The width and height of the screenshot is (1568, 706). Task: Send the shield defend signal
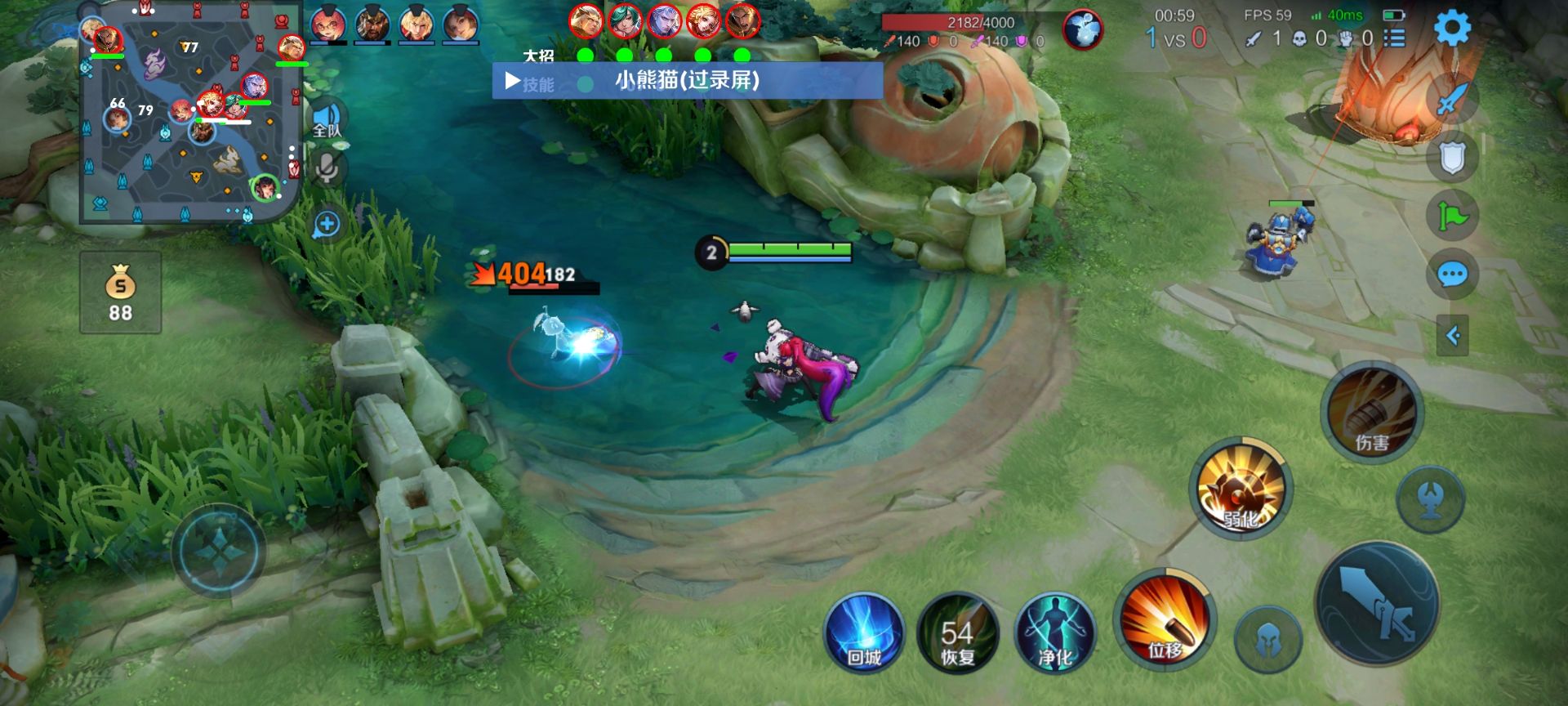coord(1452,158)
